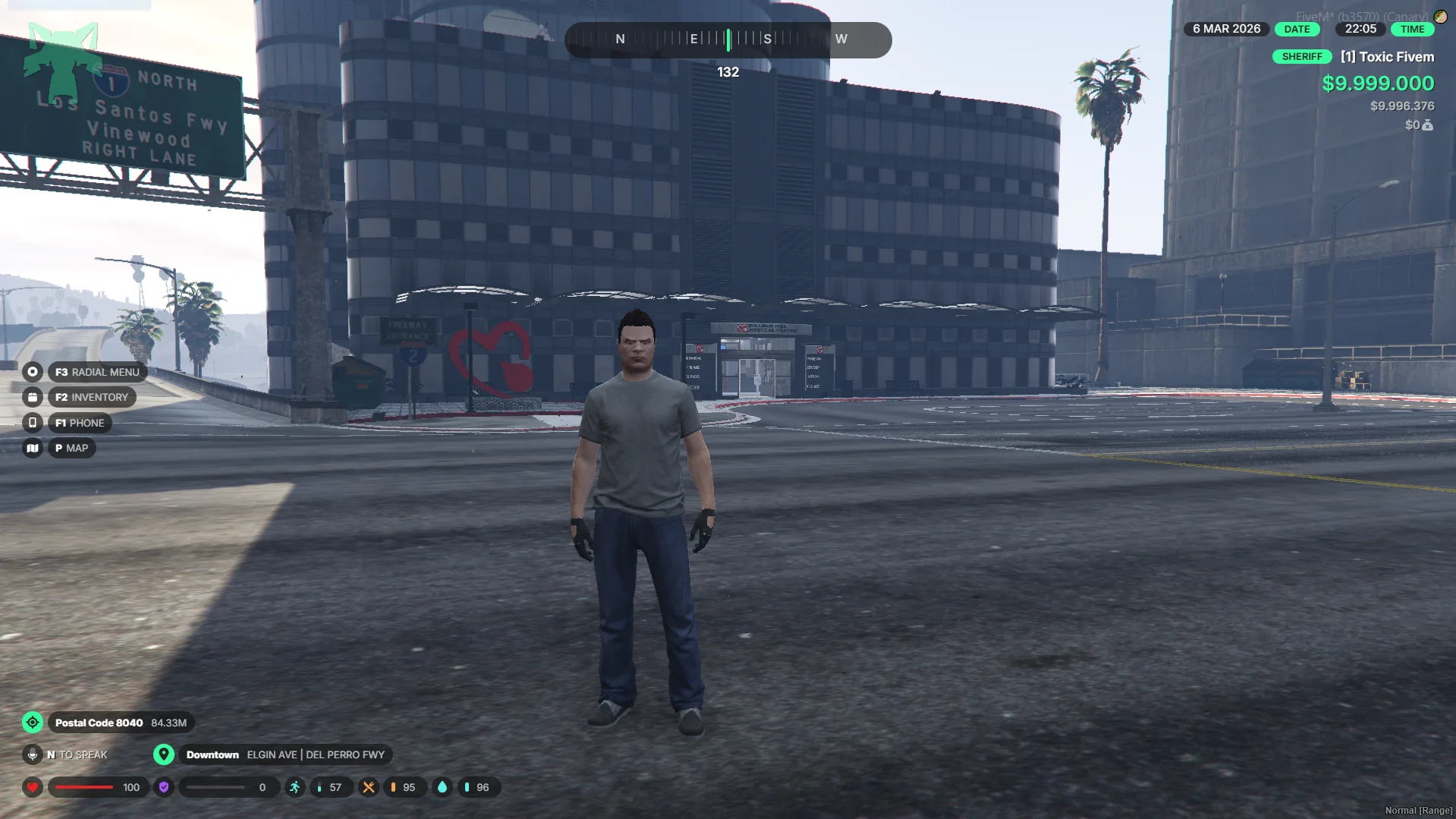Open the phone icon
Viewport: 1456px width, 819px height.
(x=32, y=423)
